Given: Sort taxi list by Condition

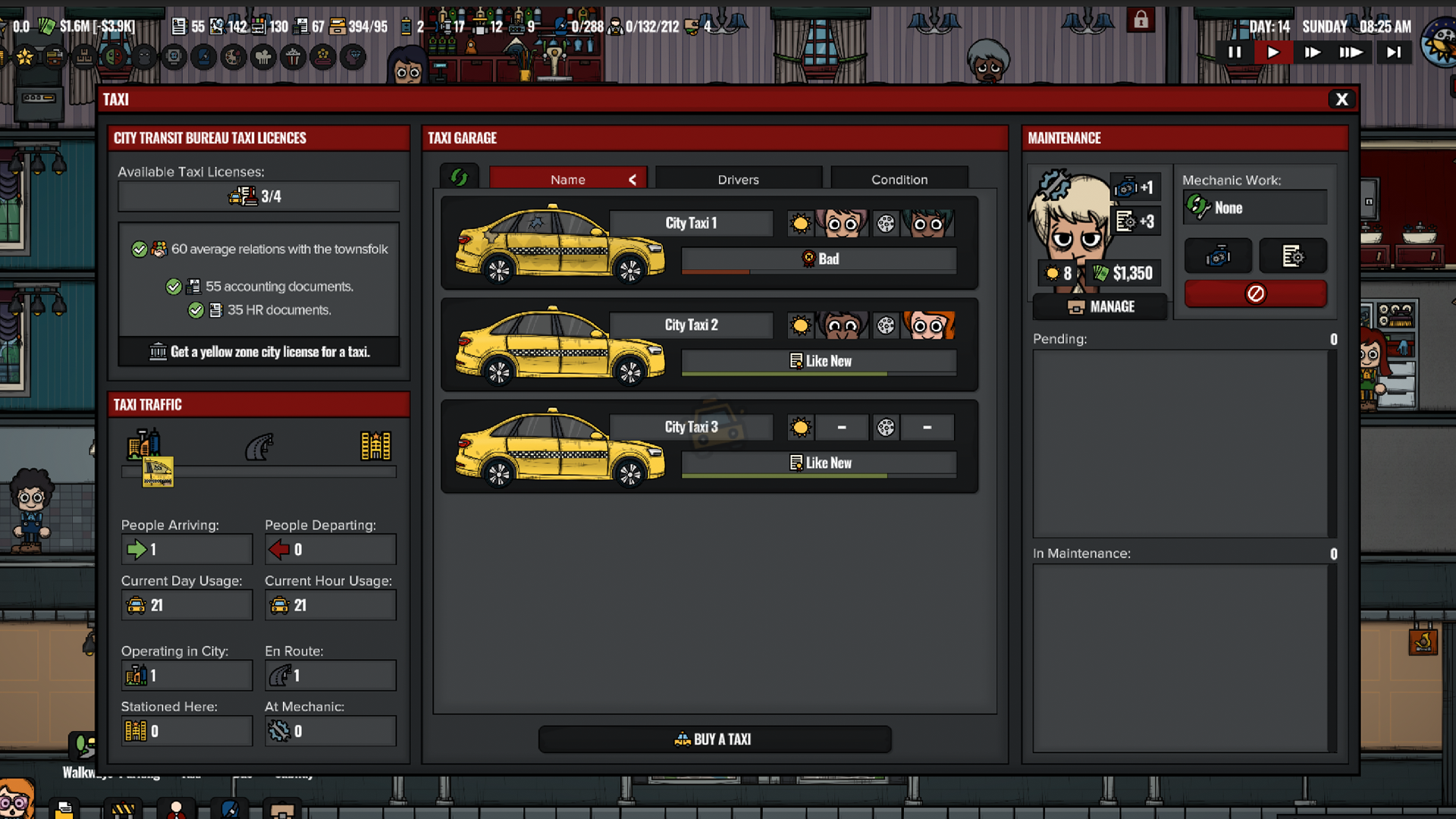Looking at the screenshot, I should click(899, 180).
